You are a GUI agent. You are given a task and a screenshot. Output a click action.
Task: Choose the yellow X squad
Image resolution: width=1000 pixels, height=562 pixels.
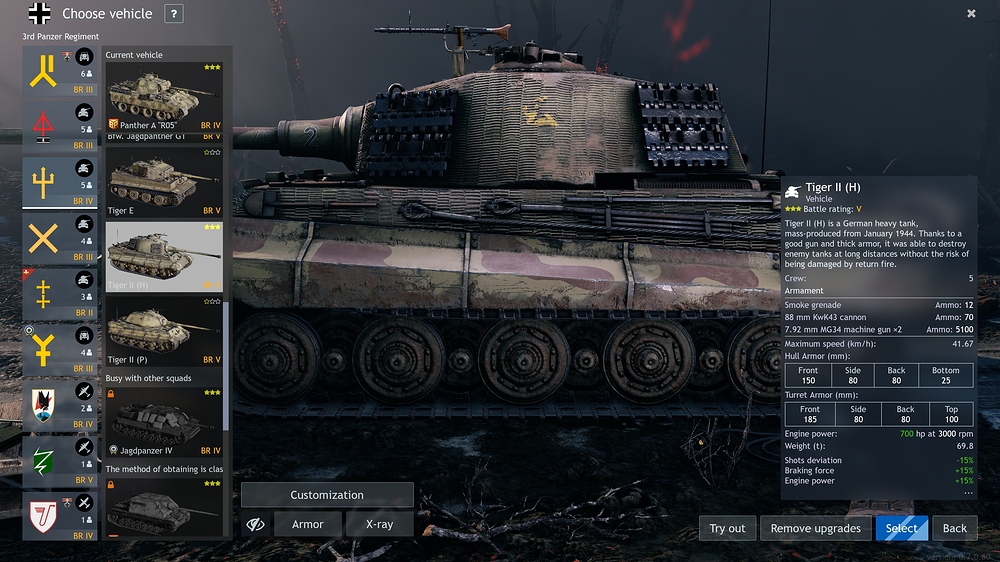pos(43,240)
